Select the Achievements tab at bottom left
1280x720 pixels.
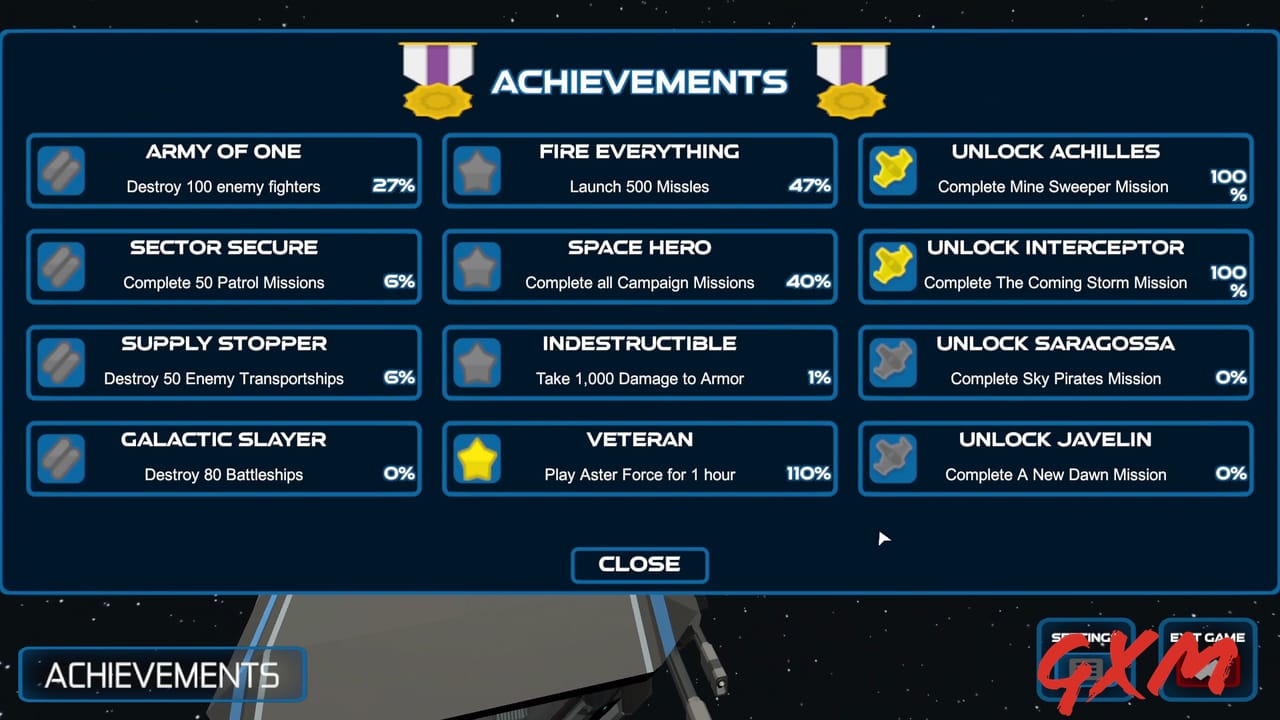pos(161,674)
